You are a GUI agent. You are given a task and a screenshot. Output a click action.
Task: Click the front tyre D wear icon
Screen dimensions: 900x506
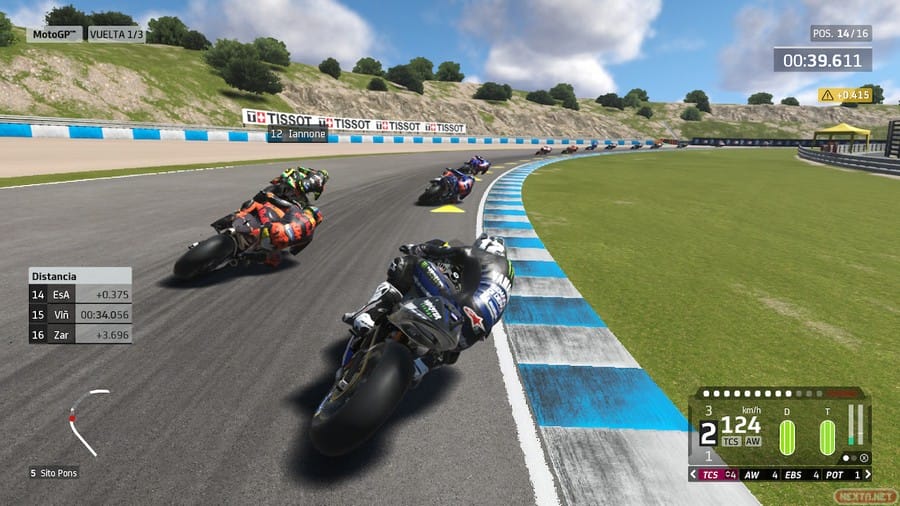(x=787, y=437)
